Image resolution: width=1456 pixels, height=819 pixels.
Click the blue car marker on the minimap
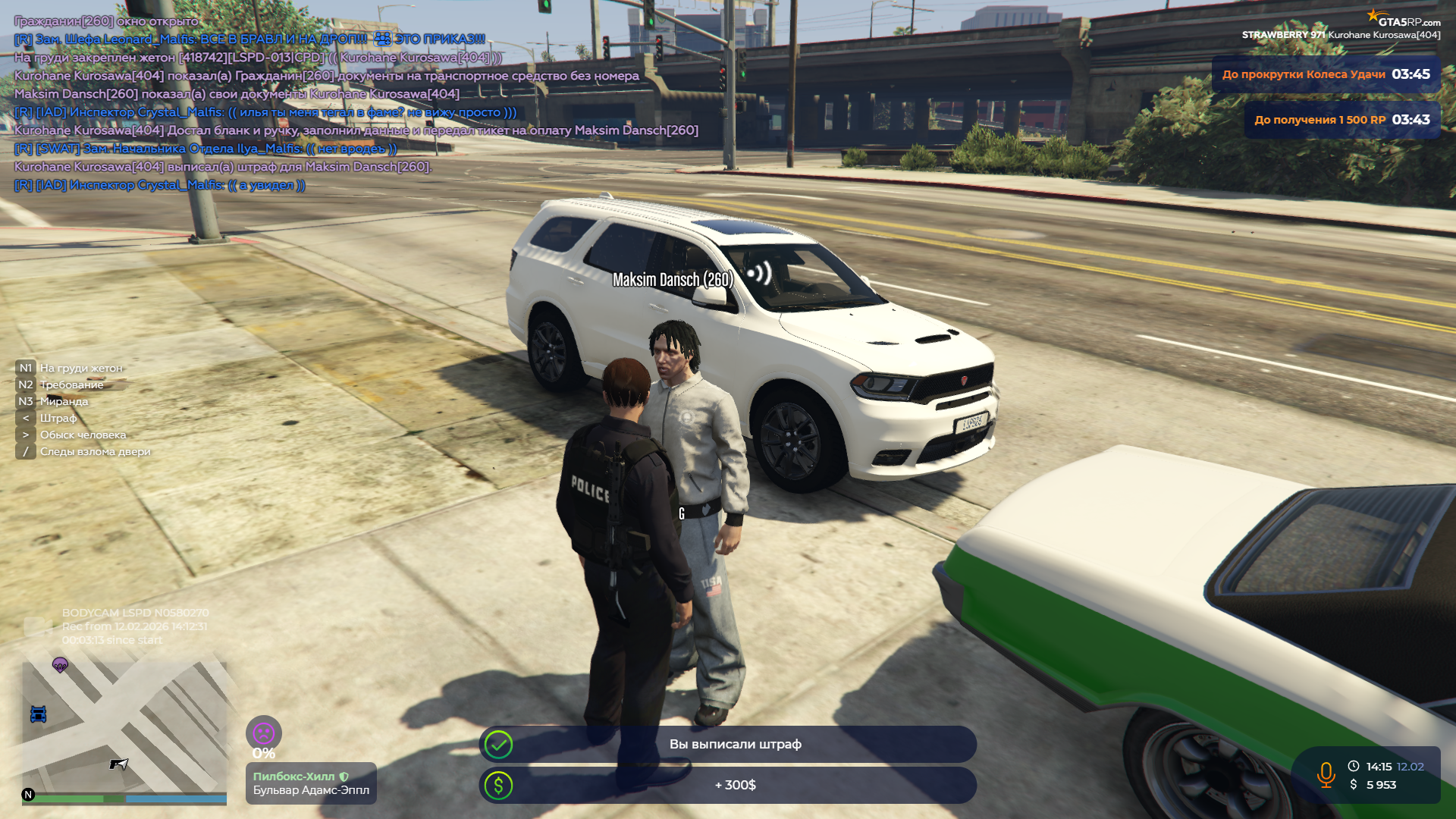38,714
